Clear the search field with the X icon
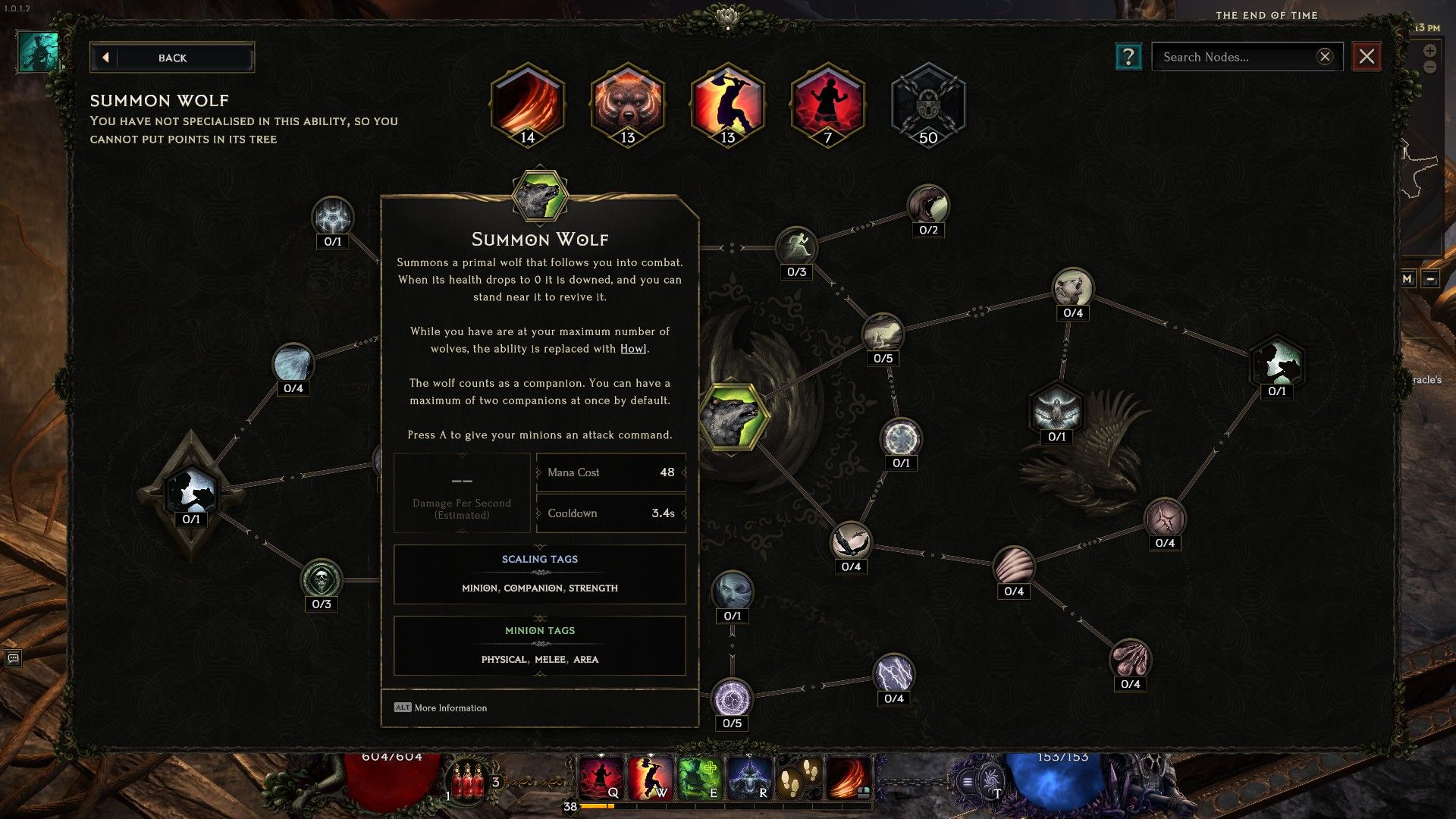The height and width of the screenshot is (819, 1456). (1325, 56)
